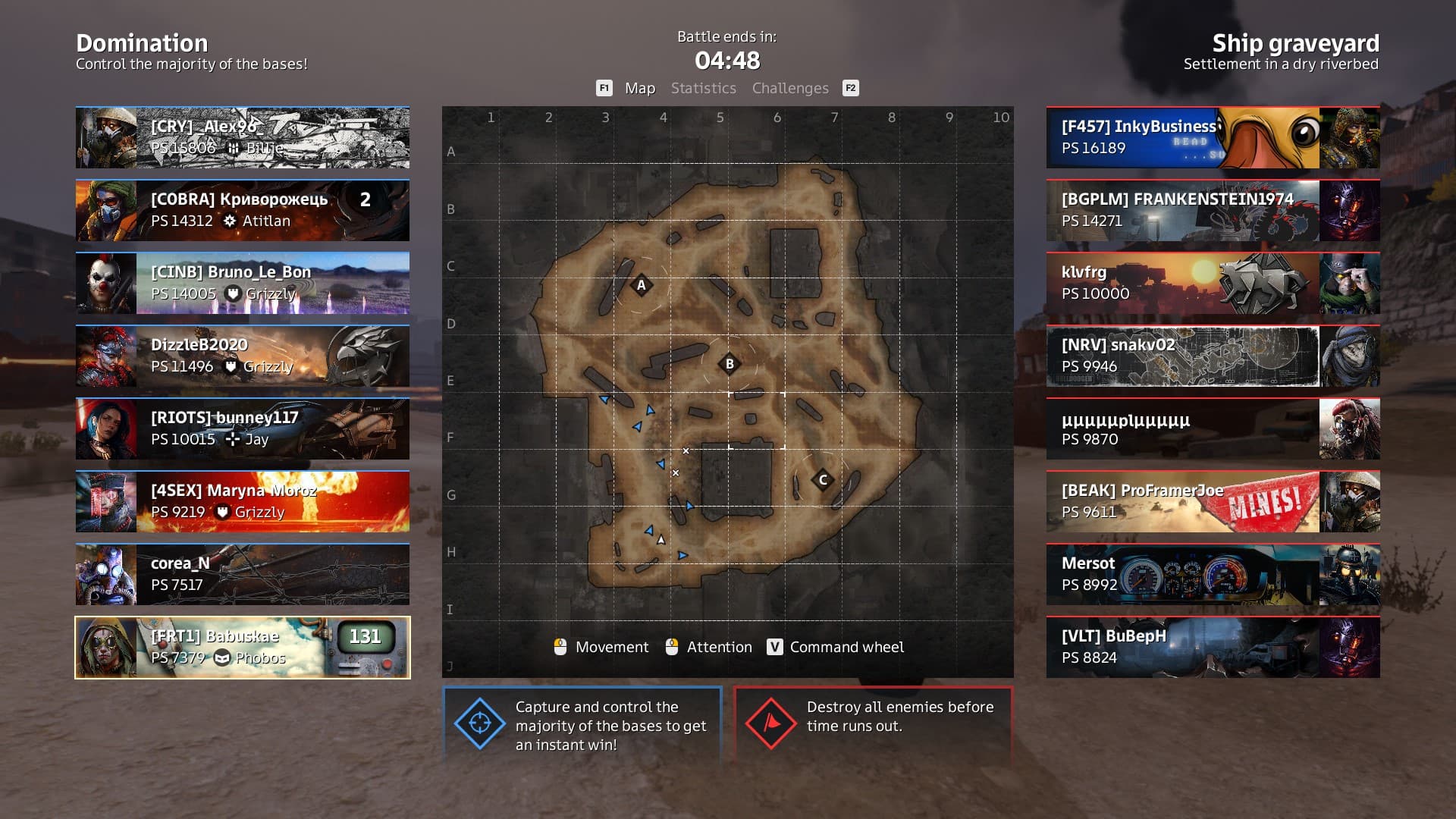Select corea_N player row
This screenshot has height=819, width=1456.
243,574
